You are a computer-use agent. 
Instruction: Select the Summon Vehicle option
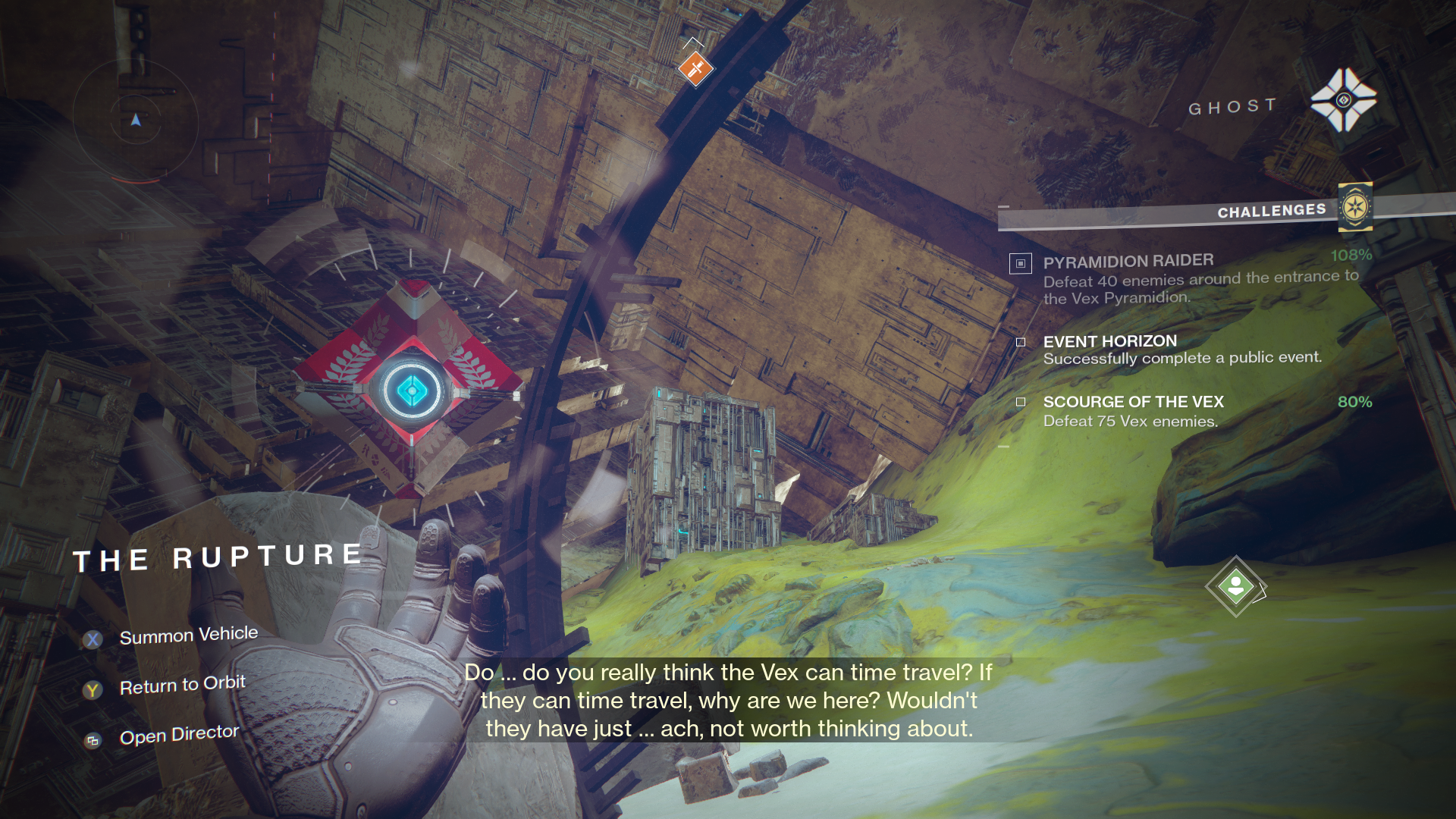tap(188, 635)
